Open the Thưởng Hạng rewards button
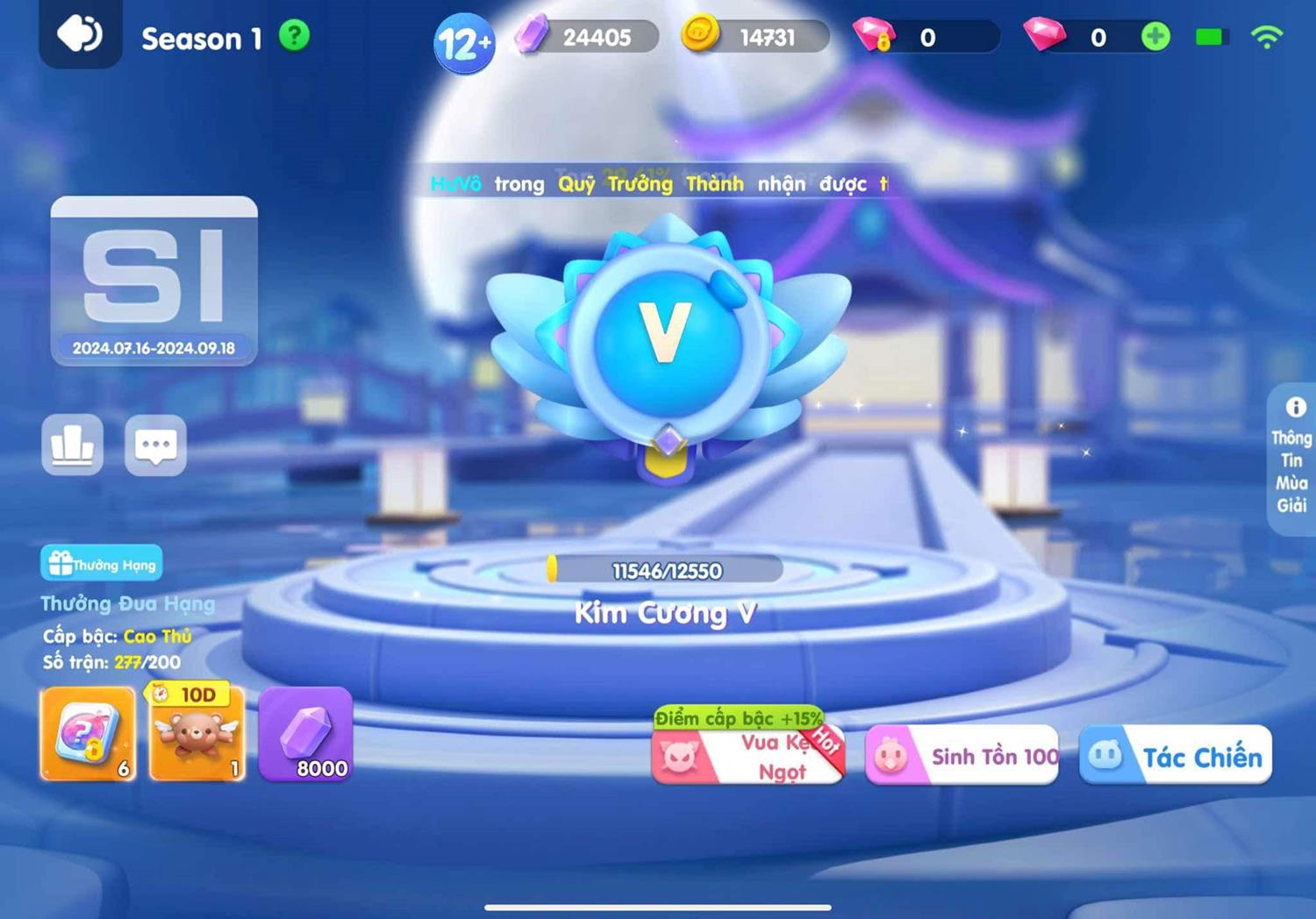This screenshot has width=1316, height=919. pyautogui.click(x=102, y=564)
